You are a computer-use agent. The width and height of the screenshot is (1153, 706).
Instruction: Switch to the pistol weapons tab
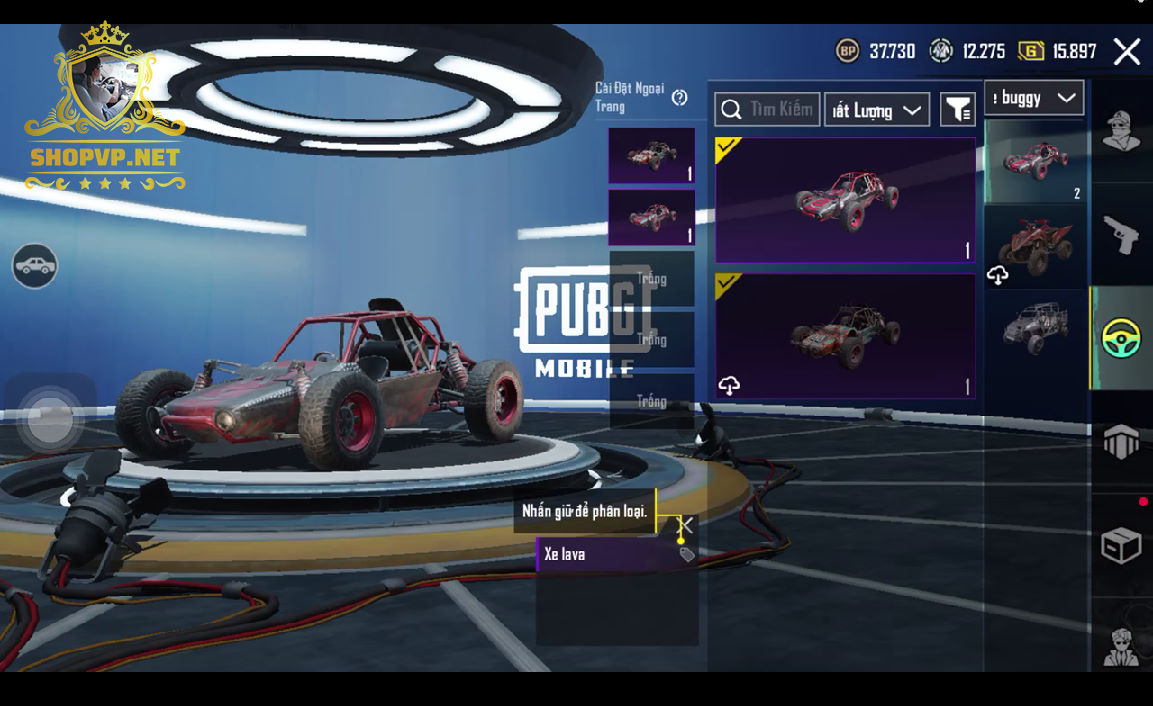(x=1121, y=235)
